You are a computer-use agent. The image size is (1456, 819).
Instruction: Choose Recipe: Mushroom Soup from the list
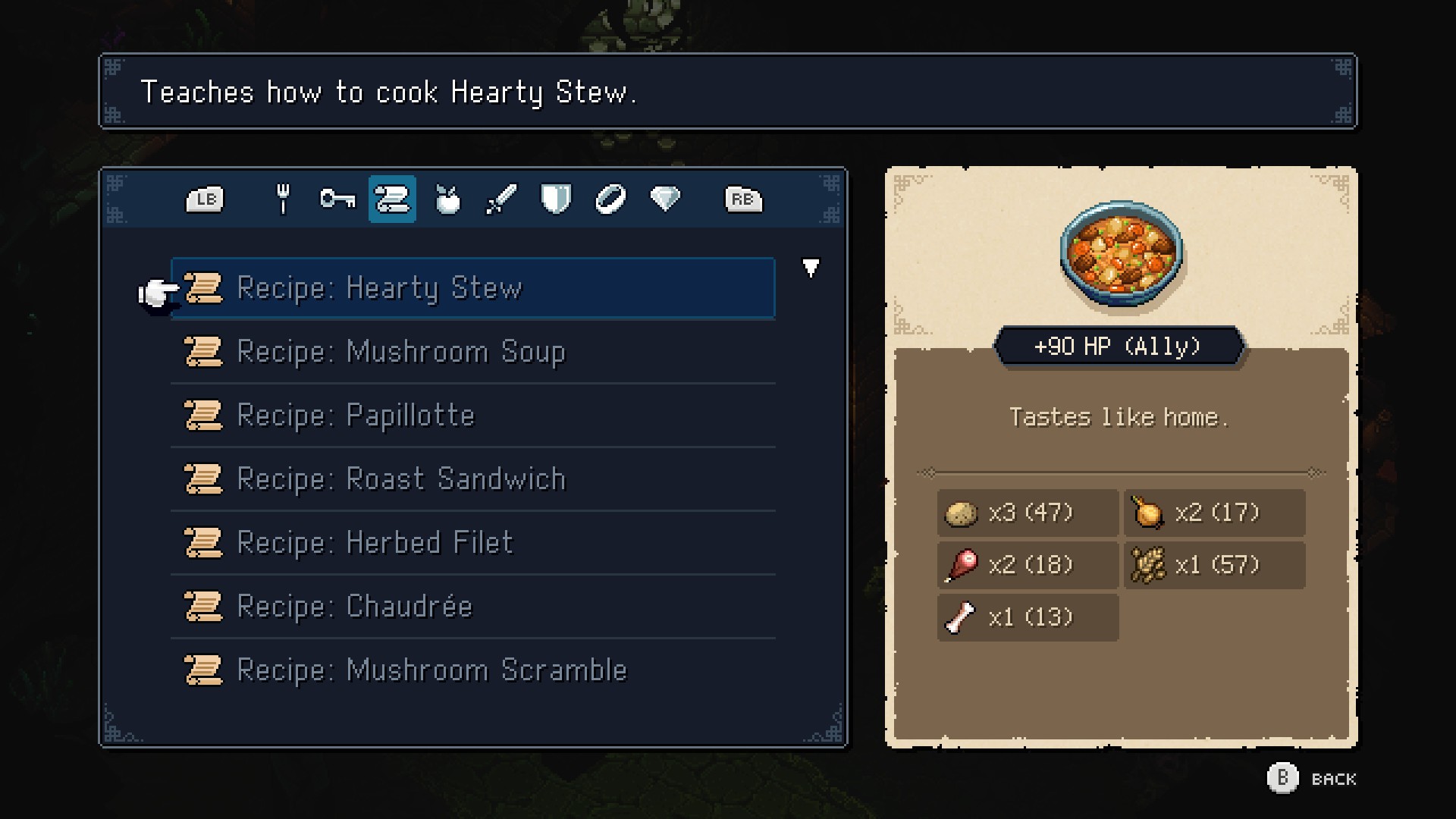tap(472, 352)
